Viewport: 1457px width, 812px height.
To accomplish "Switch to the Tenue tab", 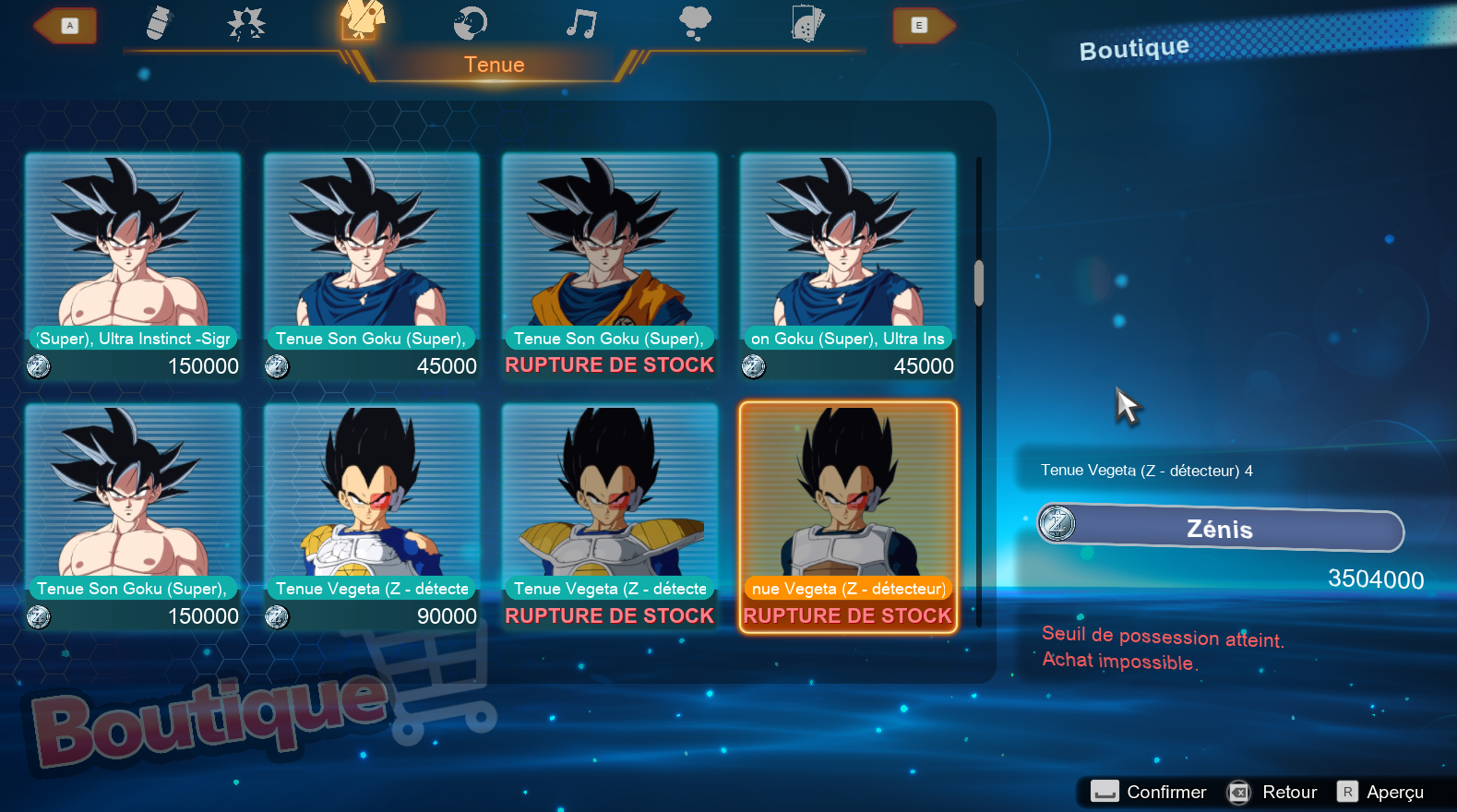I will click(x=495, y=65).
